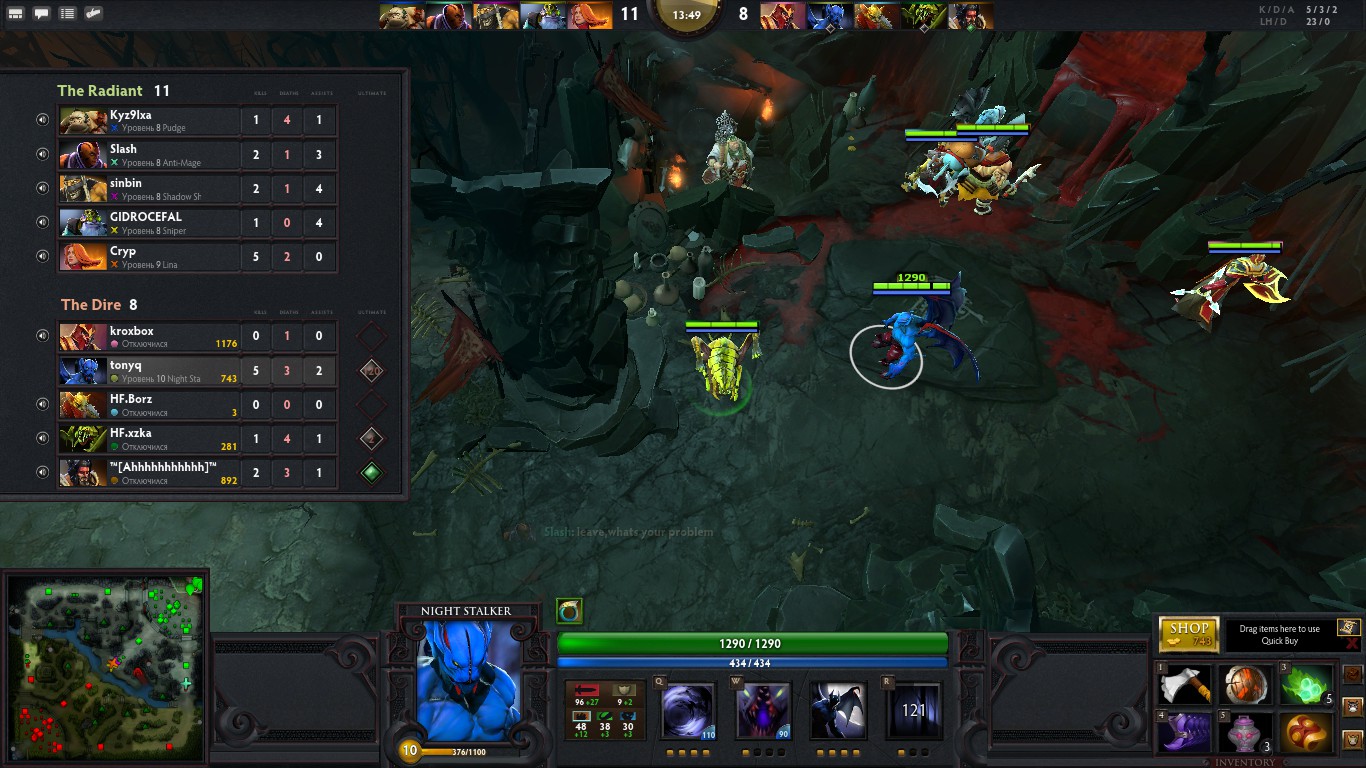This screenshot has width=1366, height=768.
Task: Select the red-gold swirl item slot
Action: [x=1306, y=733]
